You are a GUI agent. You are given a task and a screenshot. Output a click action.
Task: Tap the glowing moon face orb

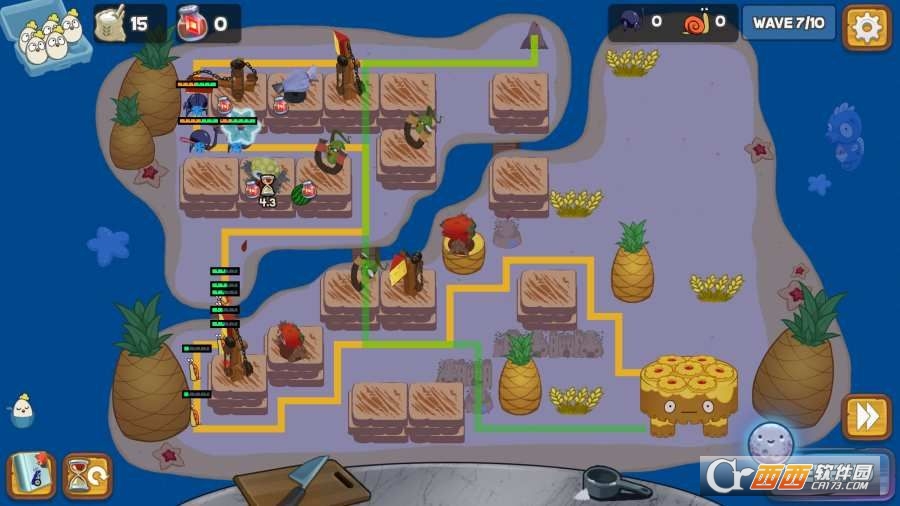click(770, 443)
